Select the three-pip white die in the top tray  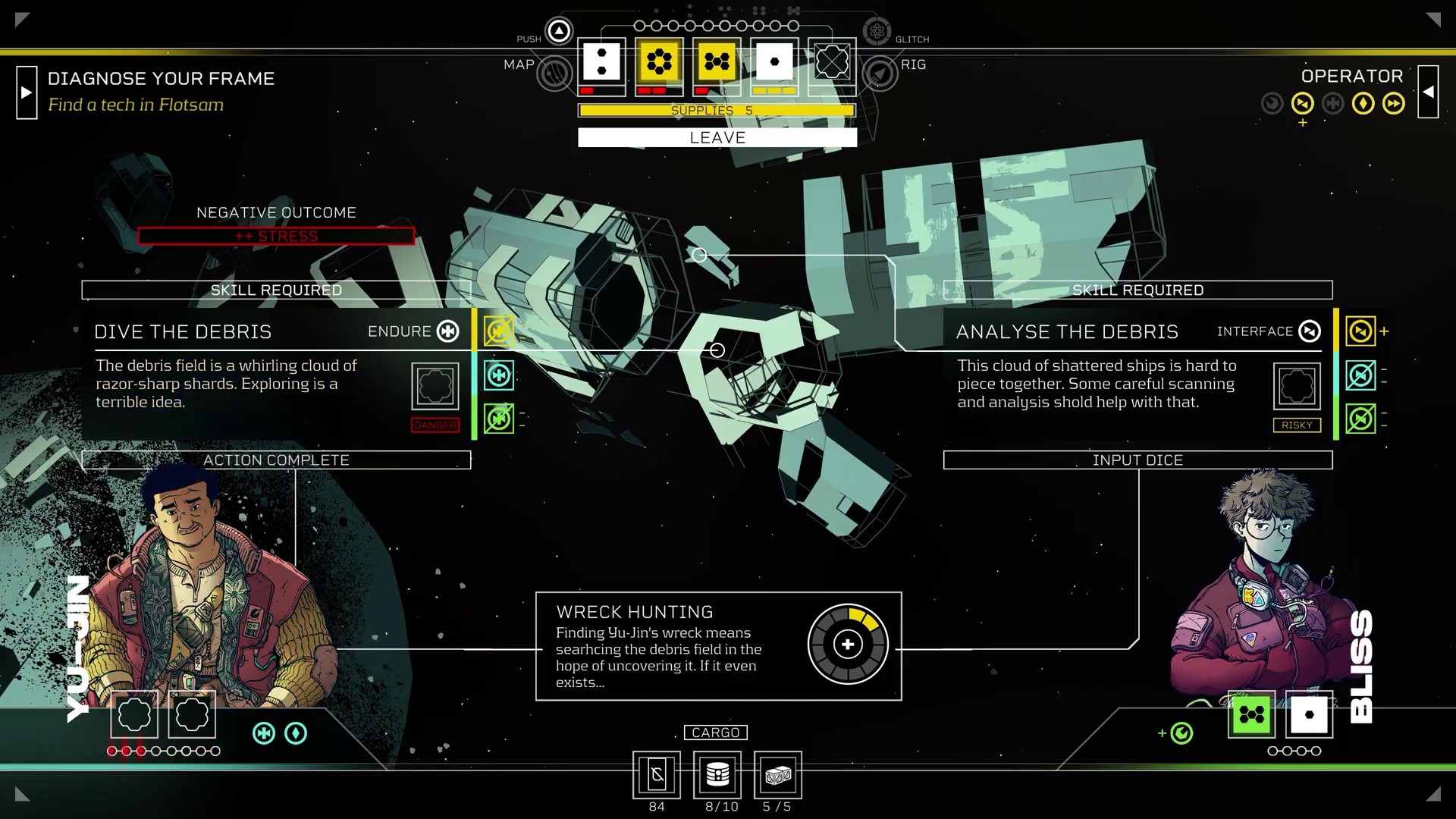click(601, 62)
